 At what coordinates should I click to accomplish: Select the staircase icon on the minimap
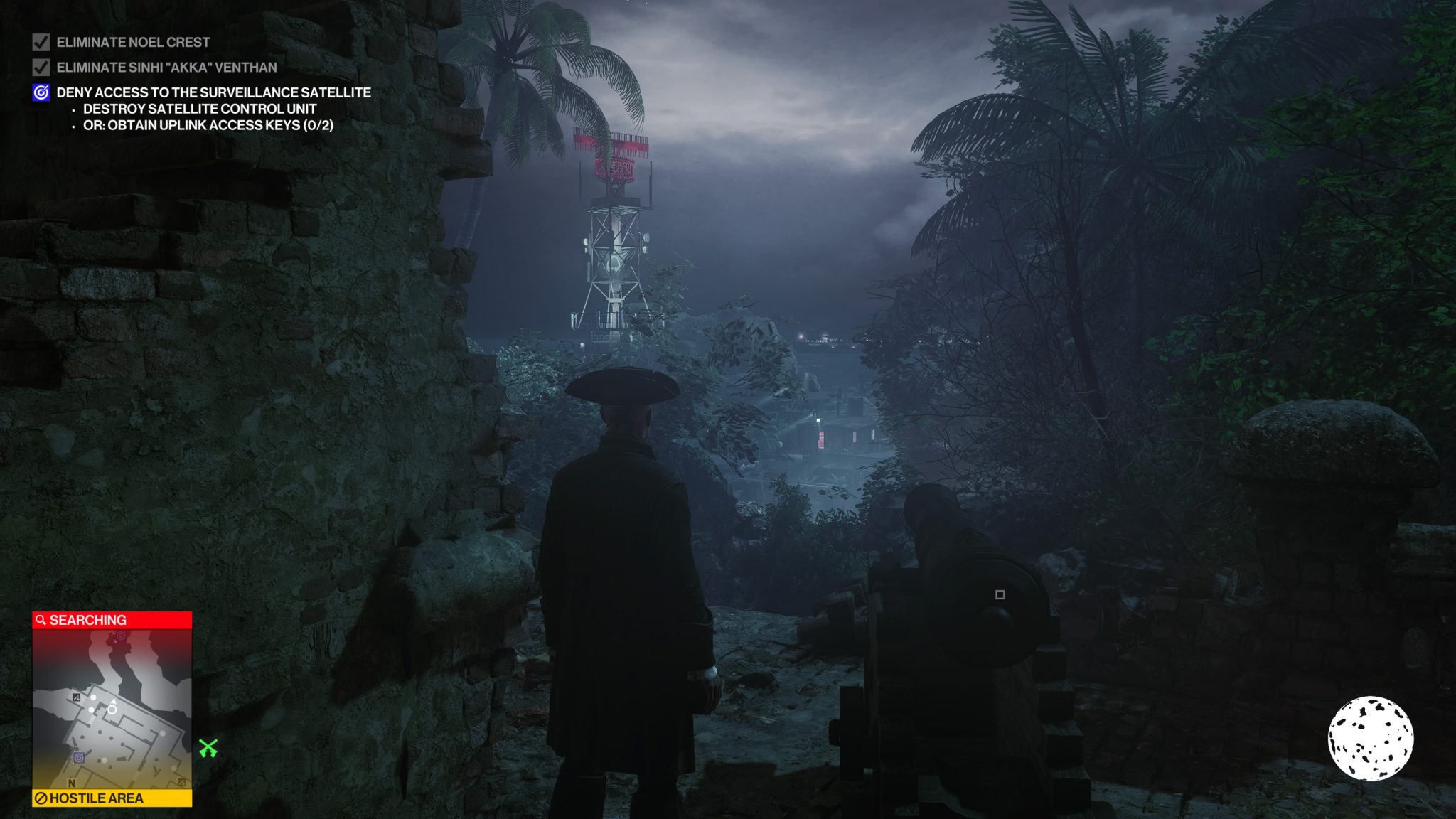tap(76, 698)
